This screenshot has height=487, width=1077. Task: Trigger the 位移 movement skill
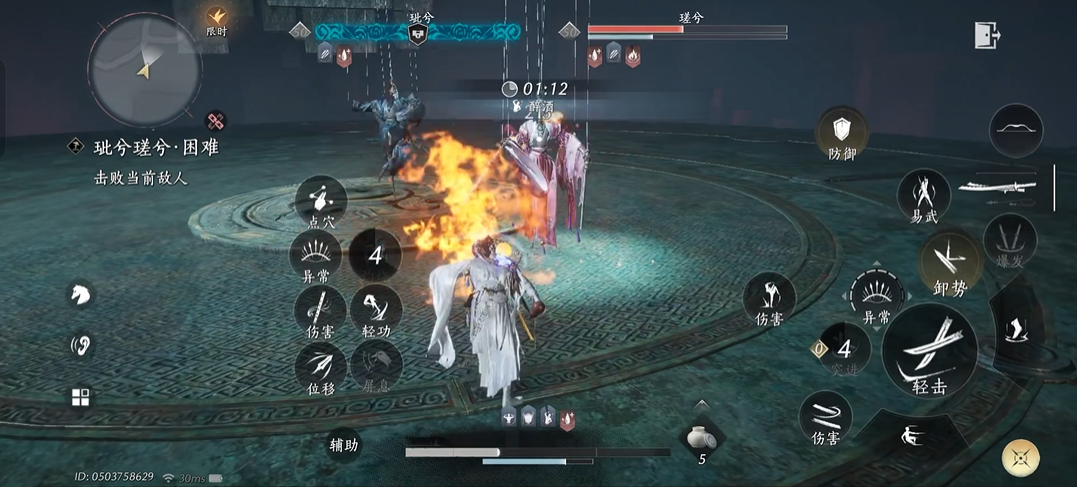[321, 367]
